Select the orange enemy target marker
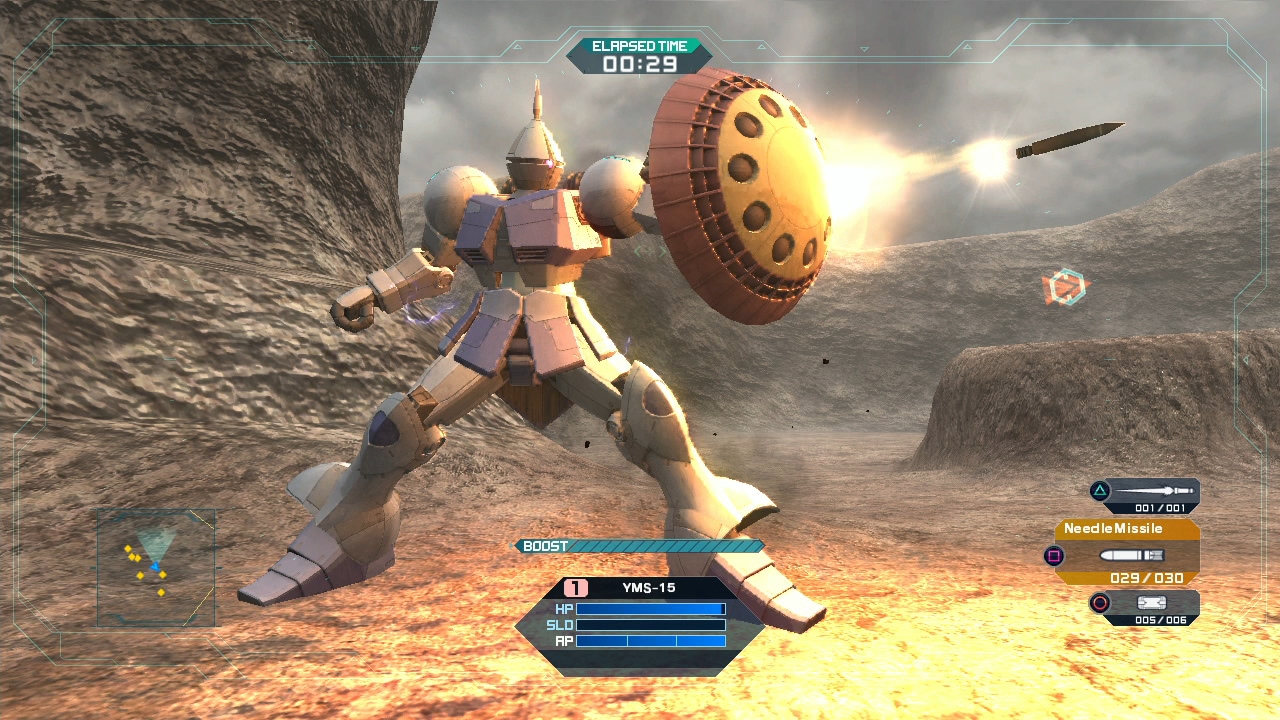 (x=1066, y=288)
